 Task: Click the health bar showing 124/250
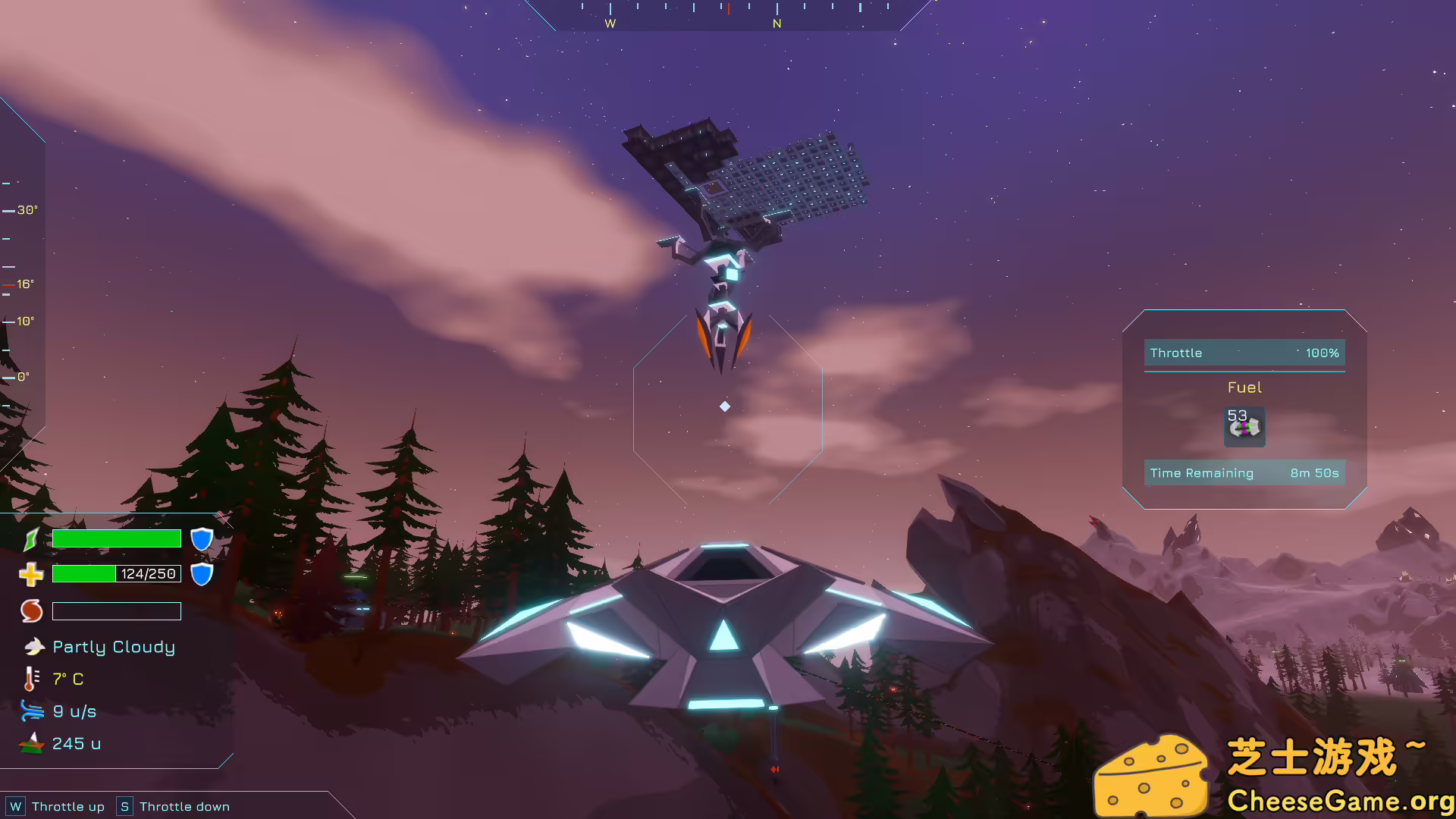116,574
